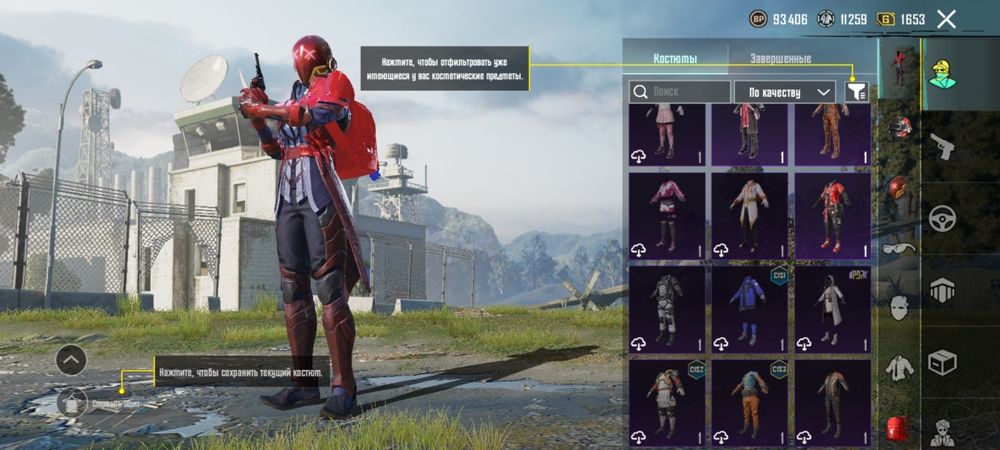Open the По качеству sorting dropdown
This screenshot has width=1000, height=450.
(785, 92)
